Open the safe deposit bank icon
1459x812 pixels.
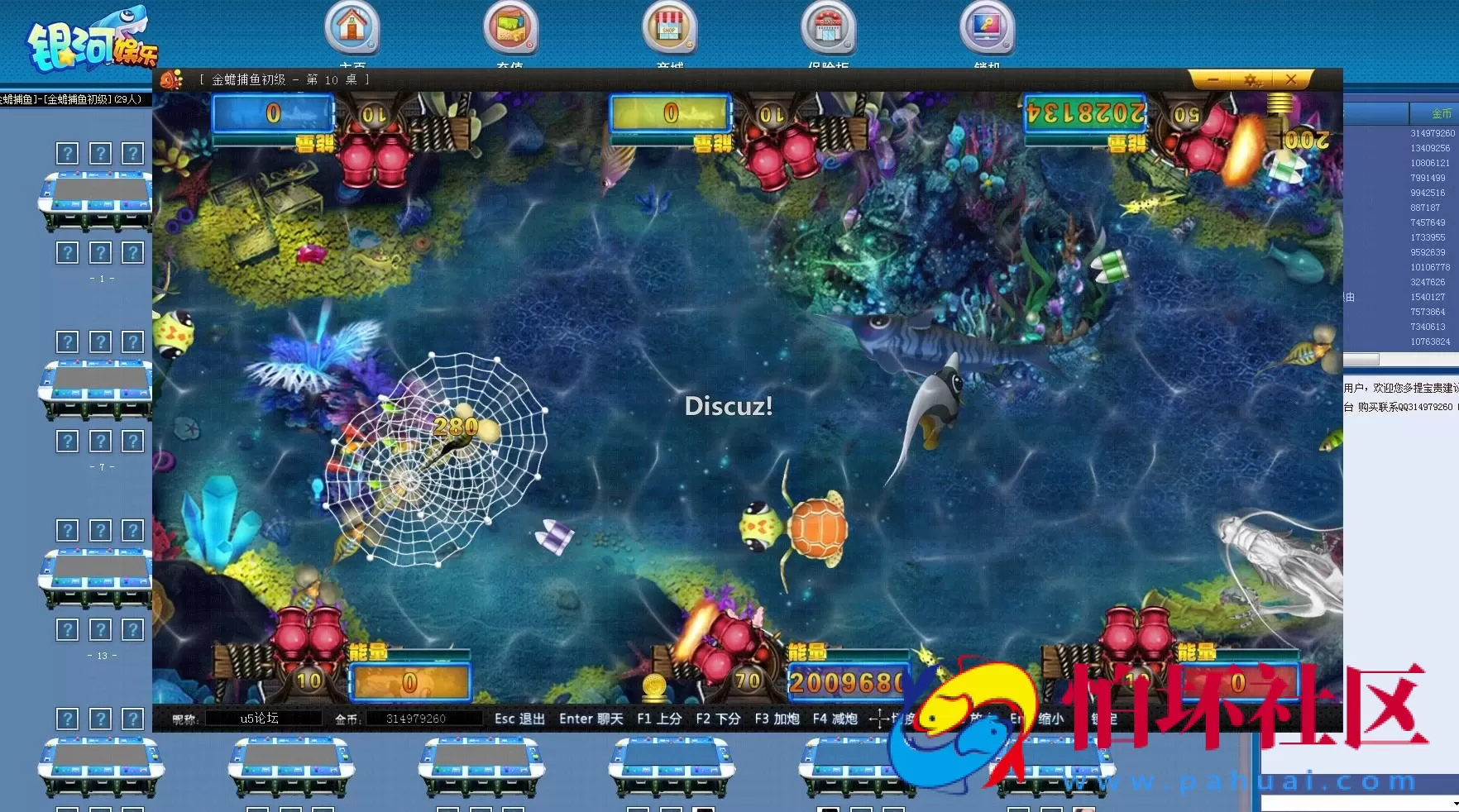(x=828, y=26)
